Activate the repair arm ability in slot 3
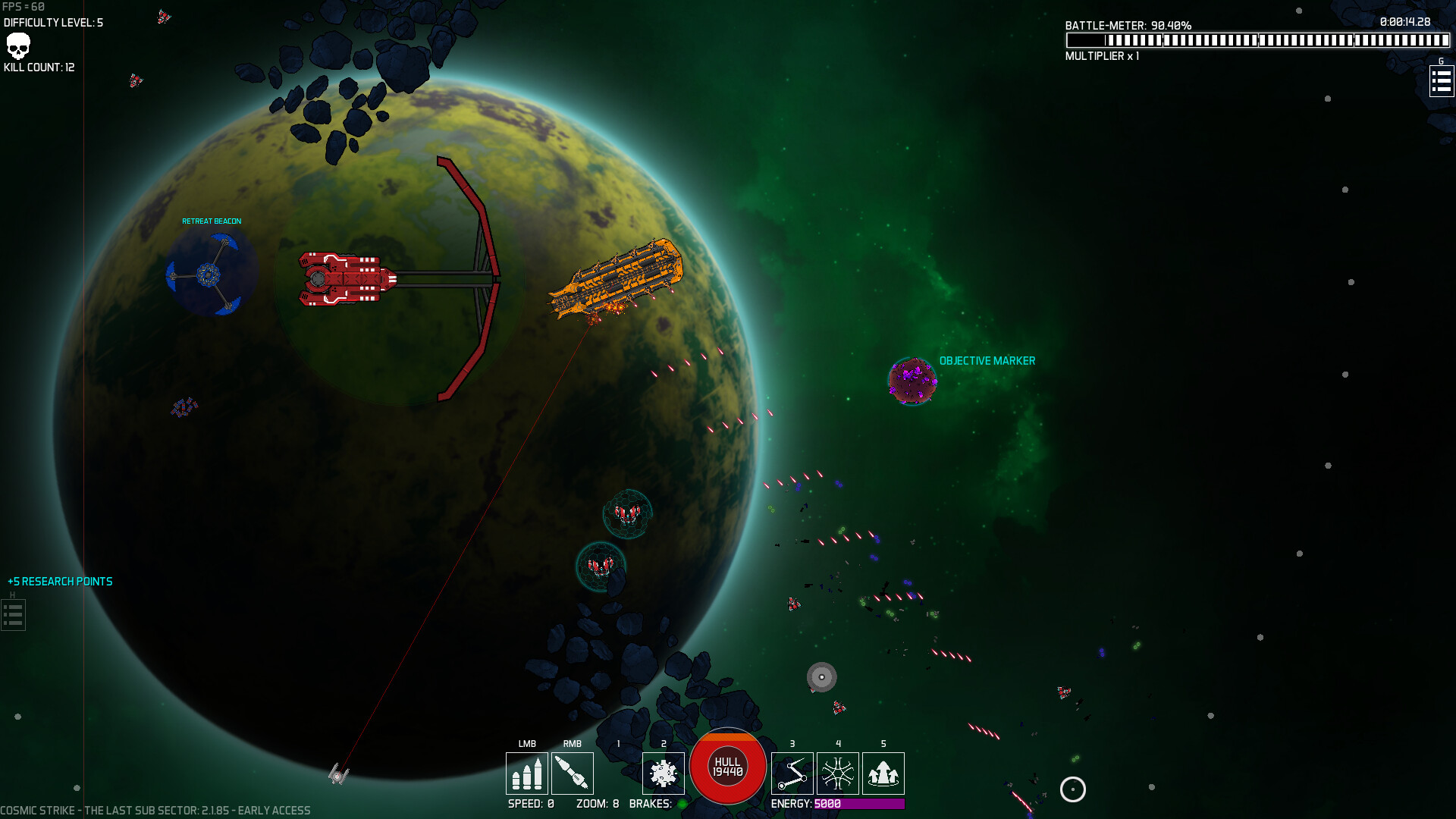 click(x=792, y=773)
